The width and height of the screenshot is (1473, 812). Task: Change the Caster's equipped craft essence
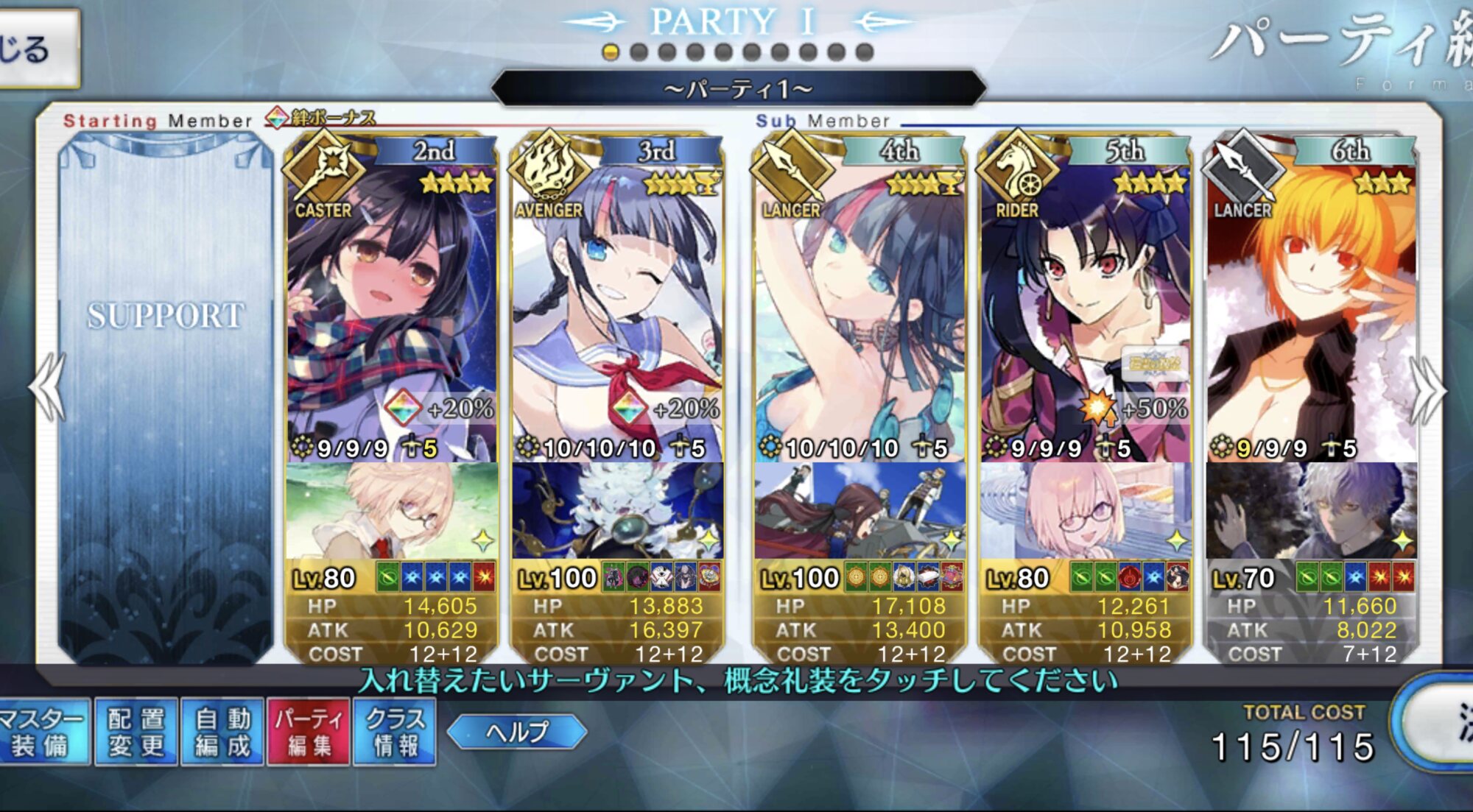point(392,511)
